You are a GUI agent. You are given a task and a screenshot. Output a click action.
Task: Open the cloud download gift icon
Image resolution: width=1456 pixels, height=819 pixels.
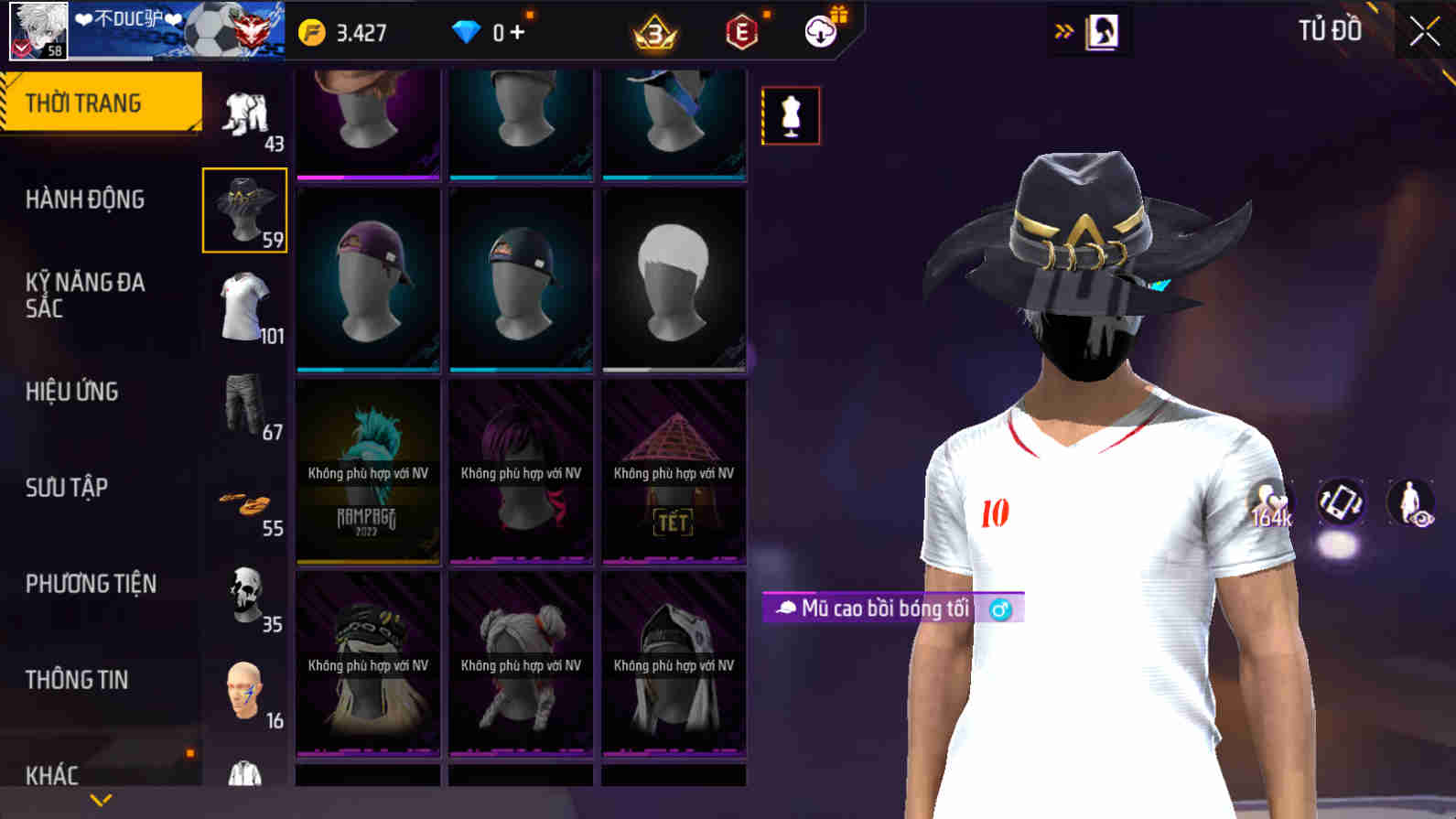coord(819,31)
